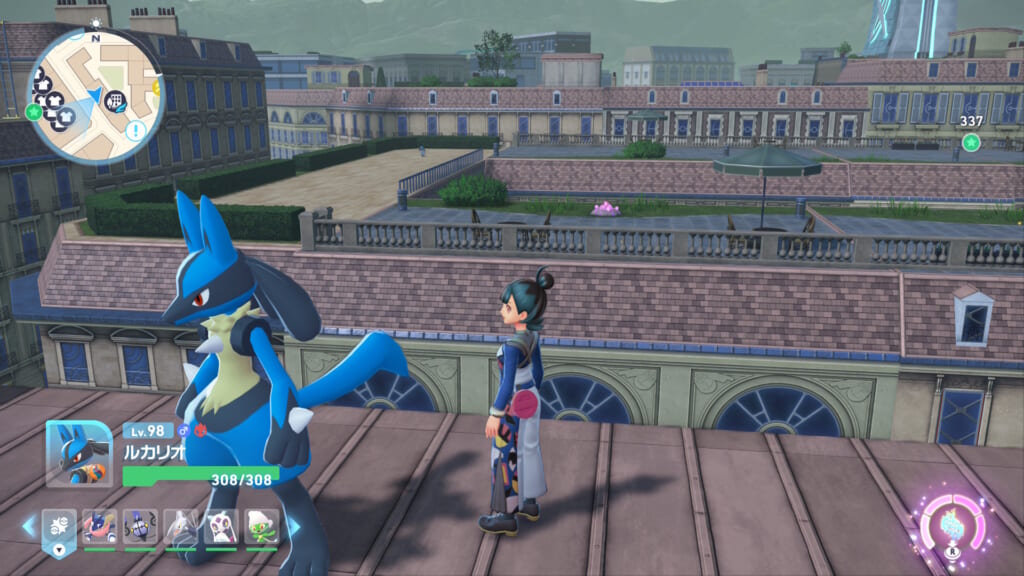
Task: Click the left arrow beside party bar
Action: 28,526
